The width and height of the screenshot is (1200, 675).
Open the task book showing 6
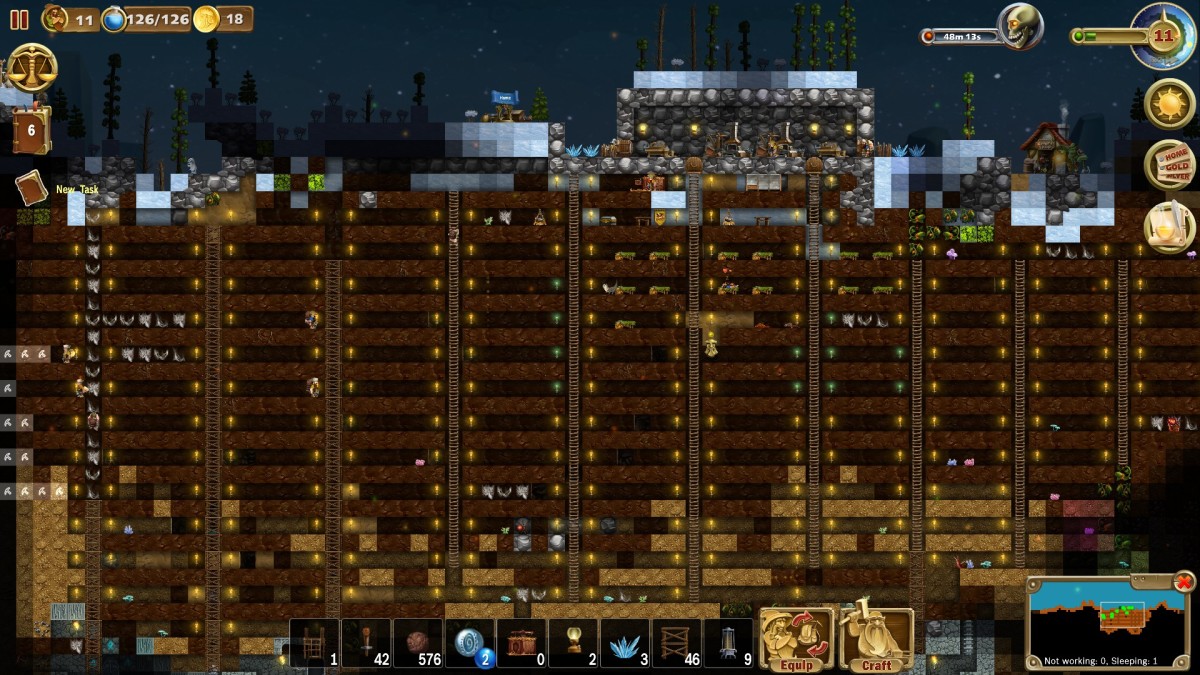click(x=31, y=130)
